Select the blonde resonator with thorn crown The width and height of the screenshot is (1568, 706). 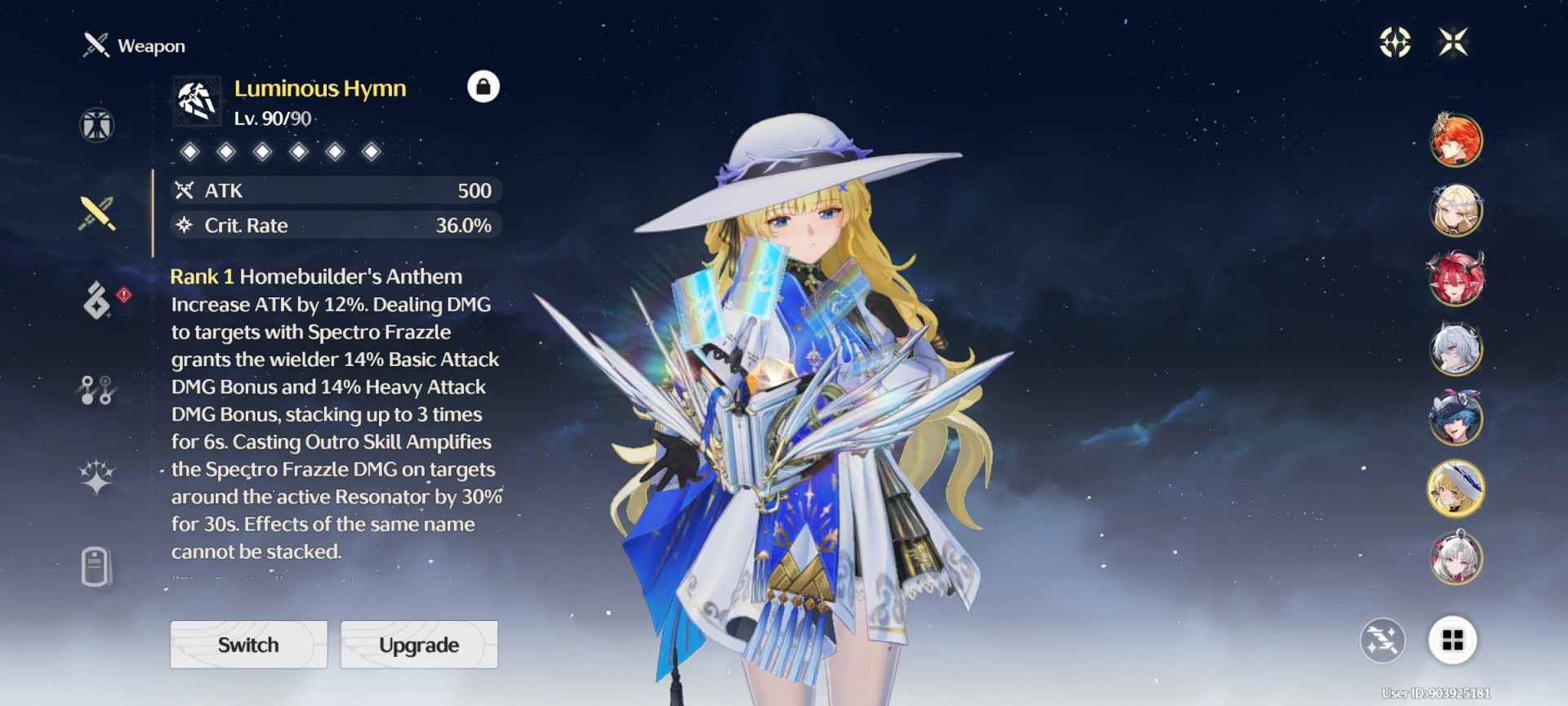[x=1455, y=210]
